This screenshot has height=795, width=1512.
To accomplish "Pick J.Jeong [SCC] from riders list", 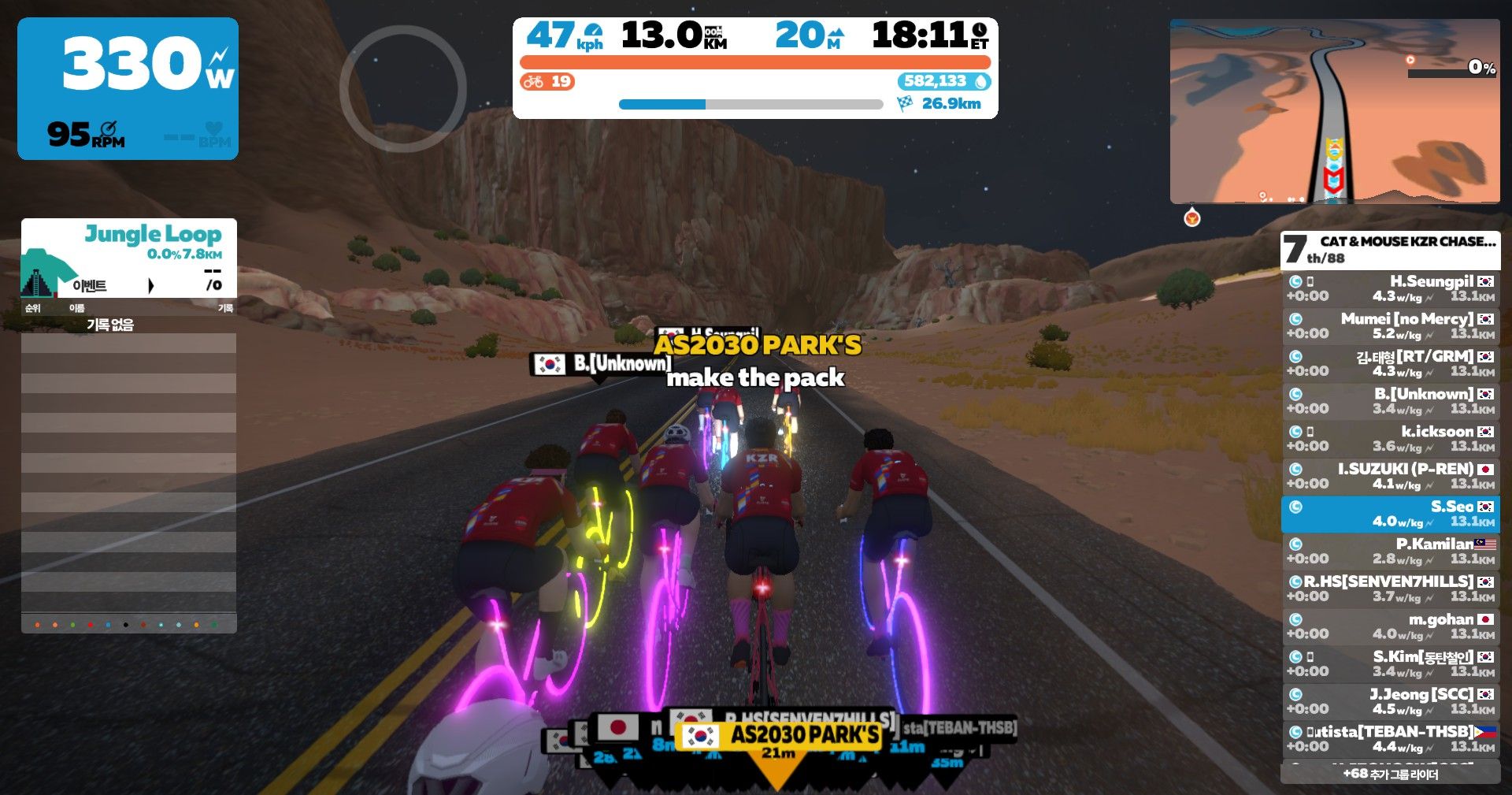I will click(x=1390, y=701).
